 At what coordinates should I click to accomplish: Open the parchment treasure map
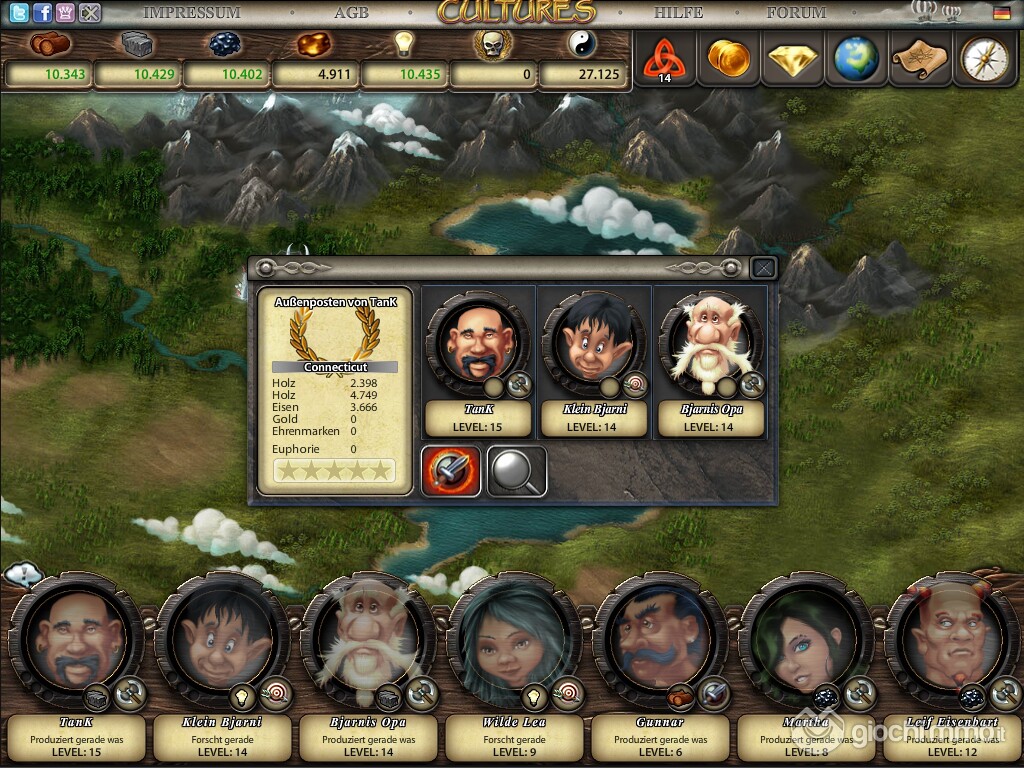(x=920, y=58)
